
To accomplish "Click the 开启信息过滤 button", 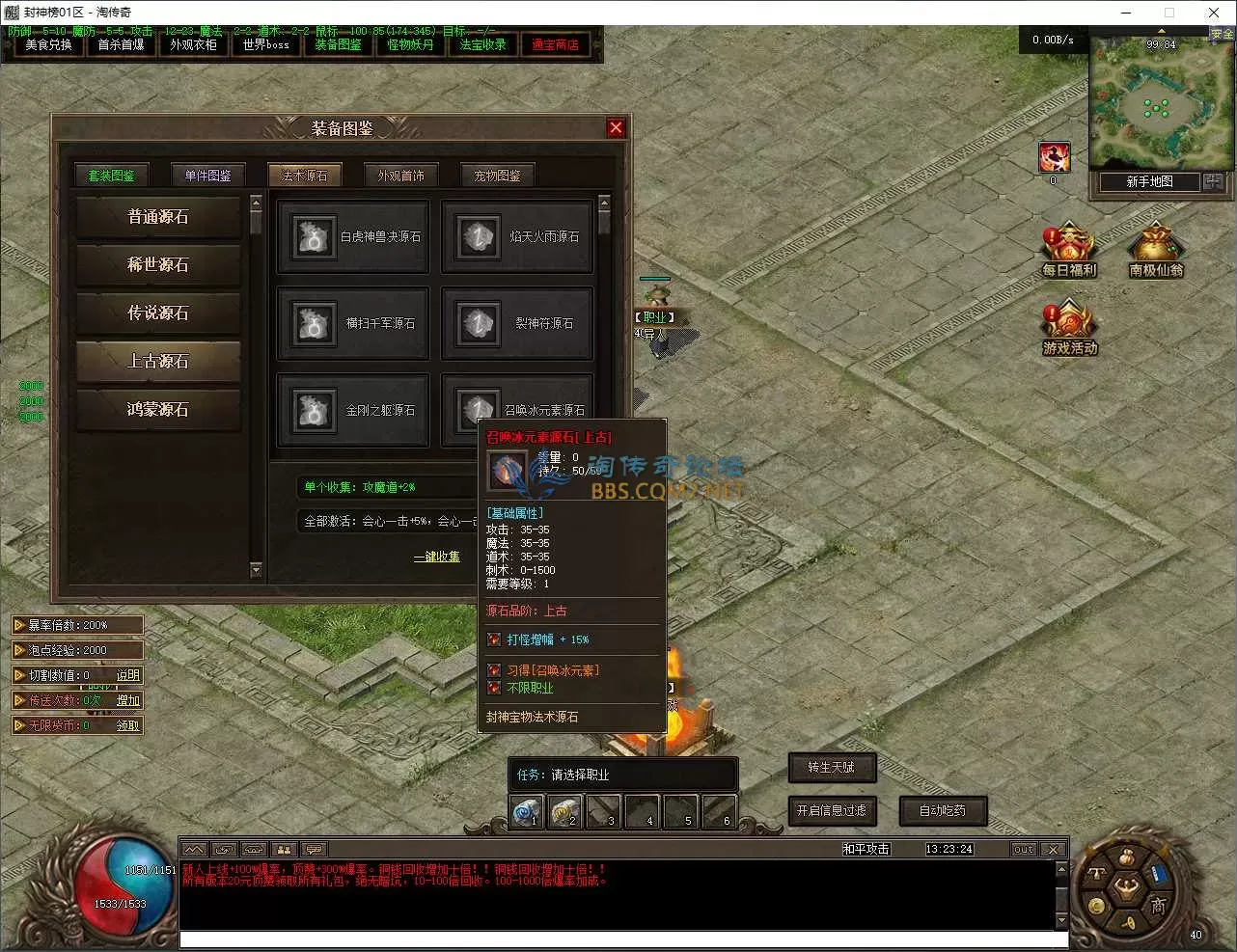I will click(832, 811).
